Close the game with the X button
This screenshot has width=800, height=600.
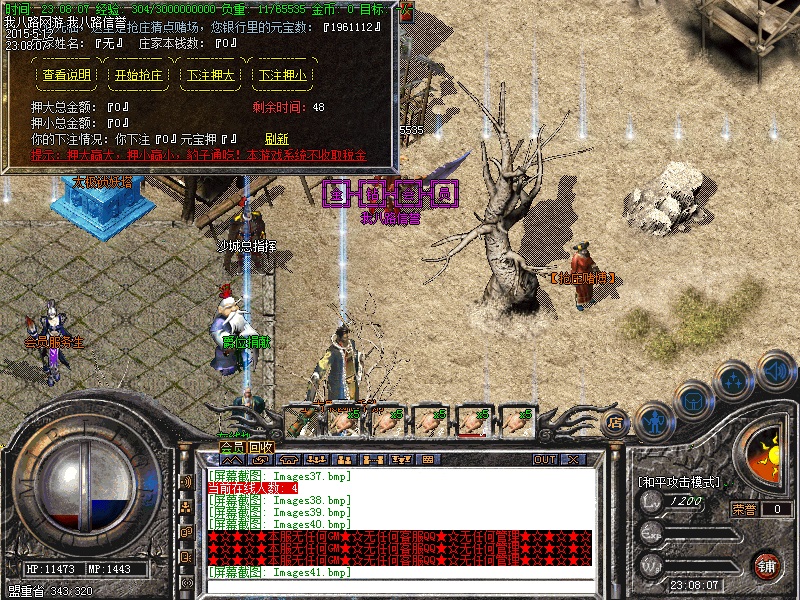pos(574,460)
